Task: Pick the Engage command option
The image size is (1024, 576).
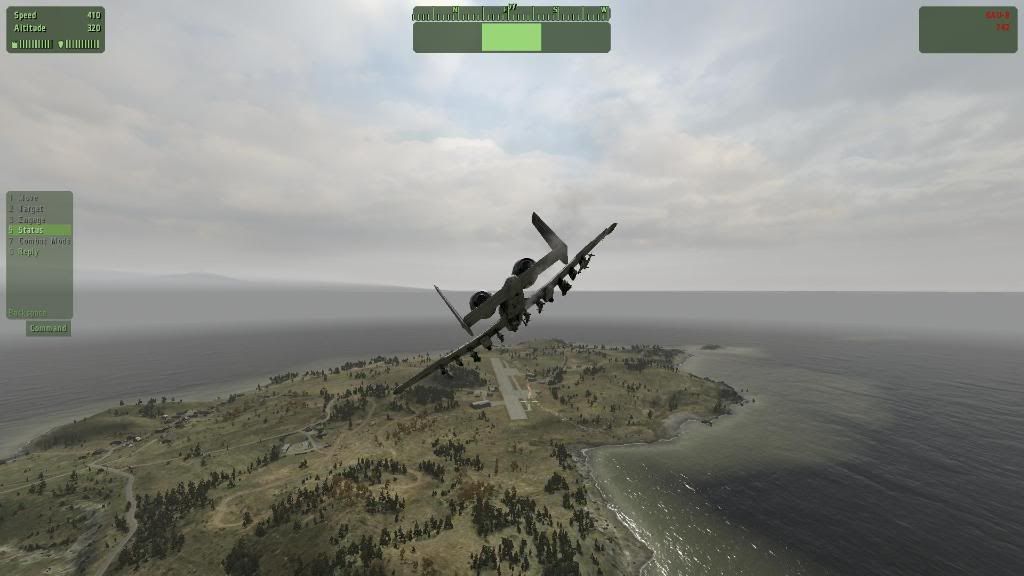Action: [31, 220]
